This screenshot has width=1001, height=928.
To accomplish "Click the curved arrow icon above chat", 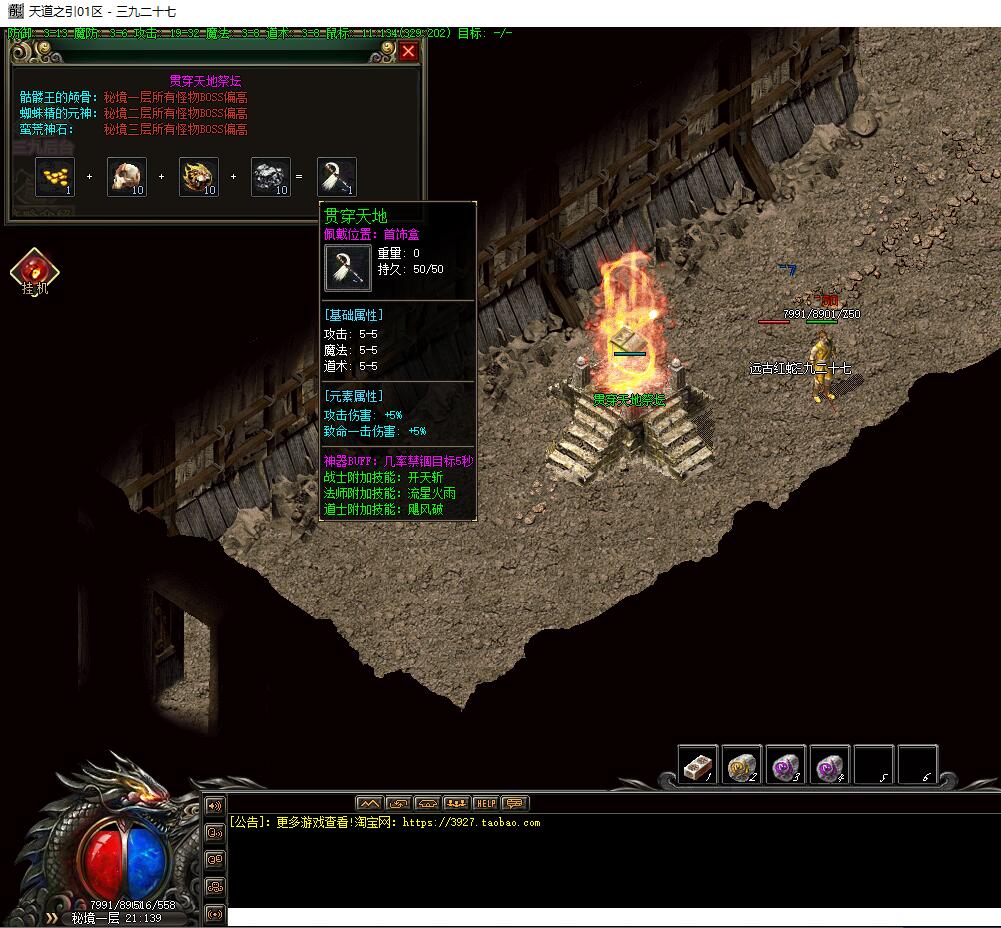I will click(x=398, y=803).
